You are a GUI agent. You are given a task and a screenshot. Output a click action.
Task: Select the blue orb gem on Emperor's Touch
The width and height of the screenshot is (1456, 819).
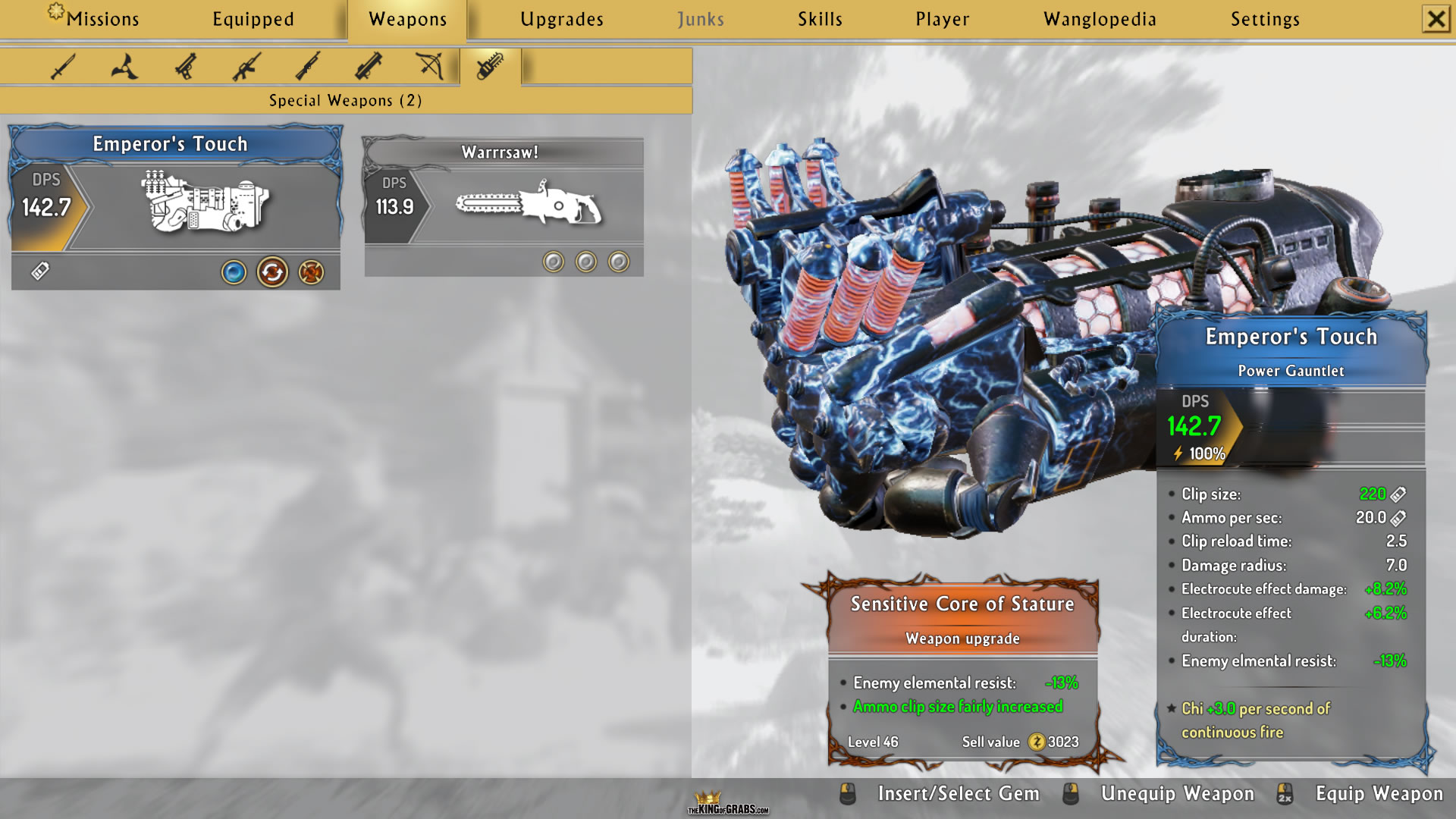pyautogui.click(x=234, y=272)
